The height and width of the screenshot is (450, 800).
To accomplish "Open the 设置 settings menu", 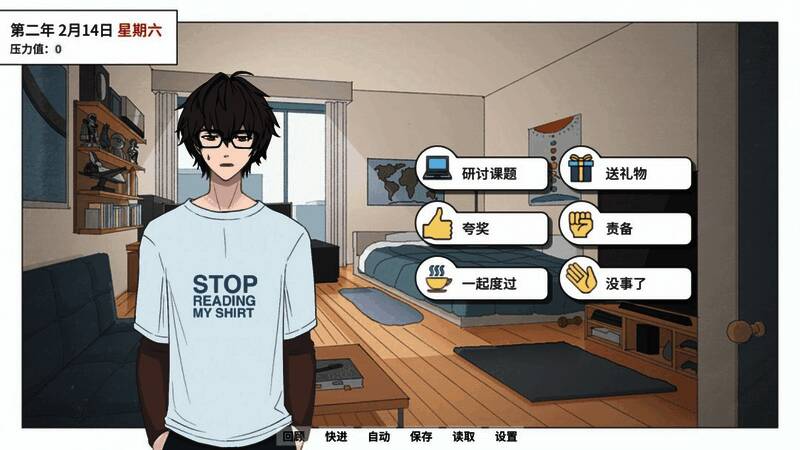I will (x=506, y=437).
